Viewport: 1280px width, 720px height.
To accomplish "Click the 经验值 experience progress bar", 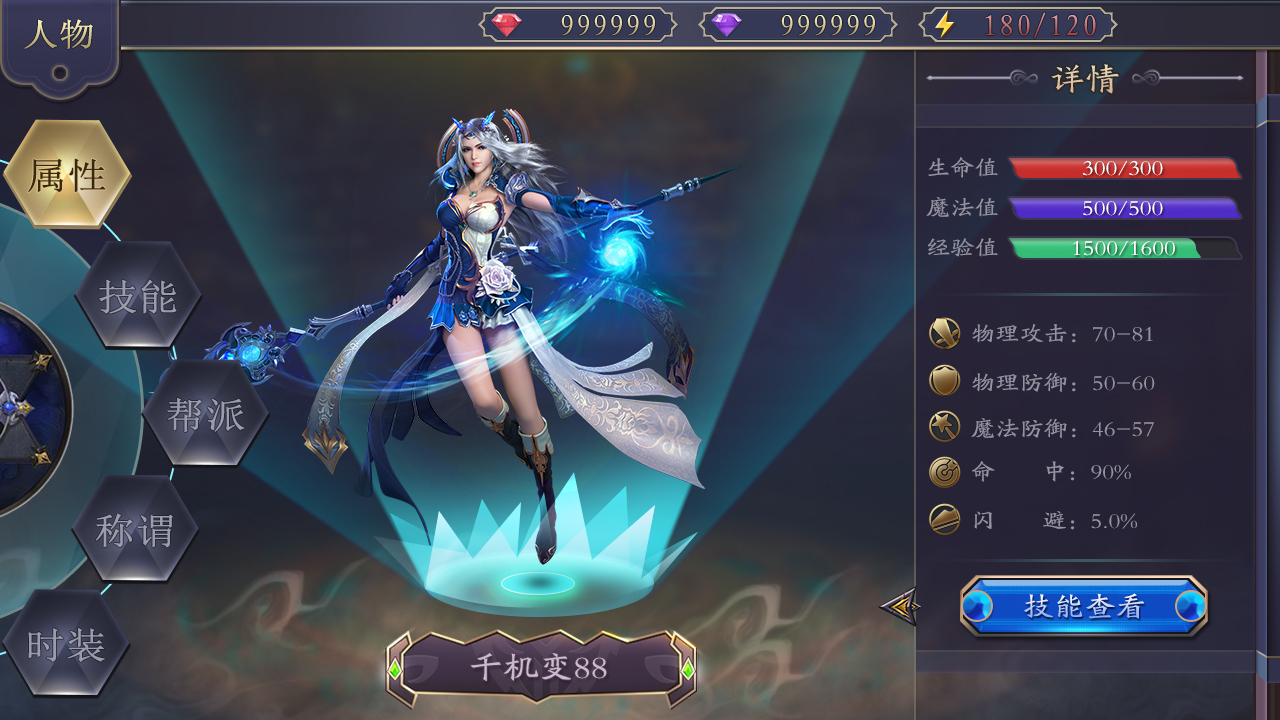I will click(1125, 247).
